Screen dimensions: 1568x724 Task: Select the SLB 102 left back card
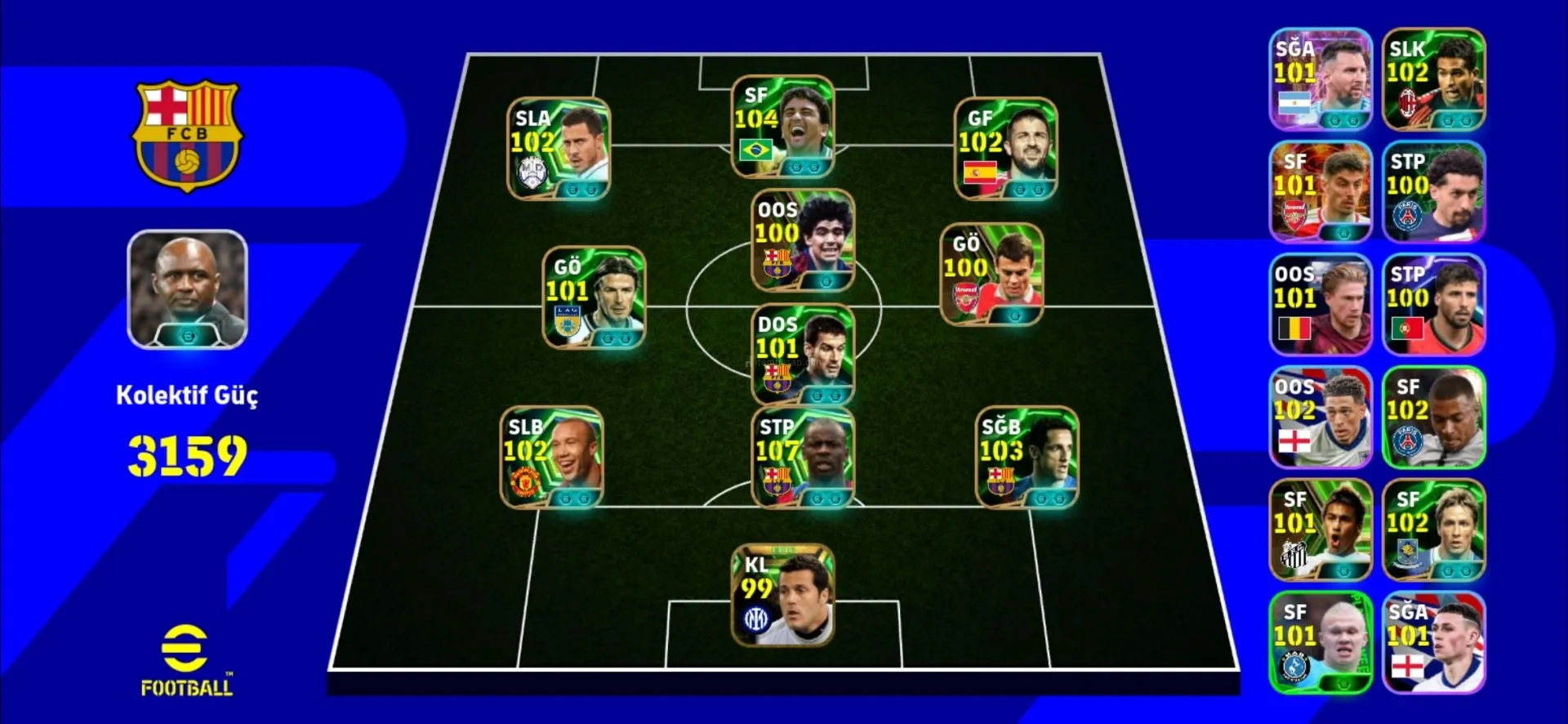(x=551, y=458)
